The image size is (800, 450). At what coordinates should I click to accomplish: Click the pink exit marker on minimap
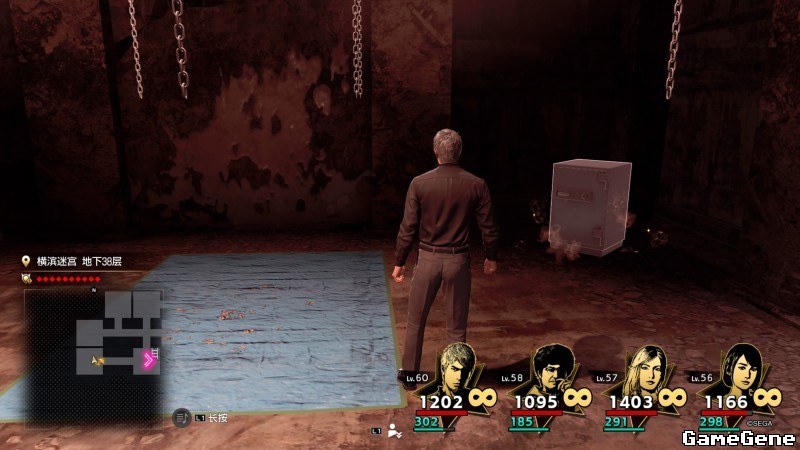click(x=148, y=360)
